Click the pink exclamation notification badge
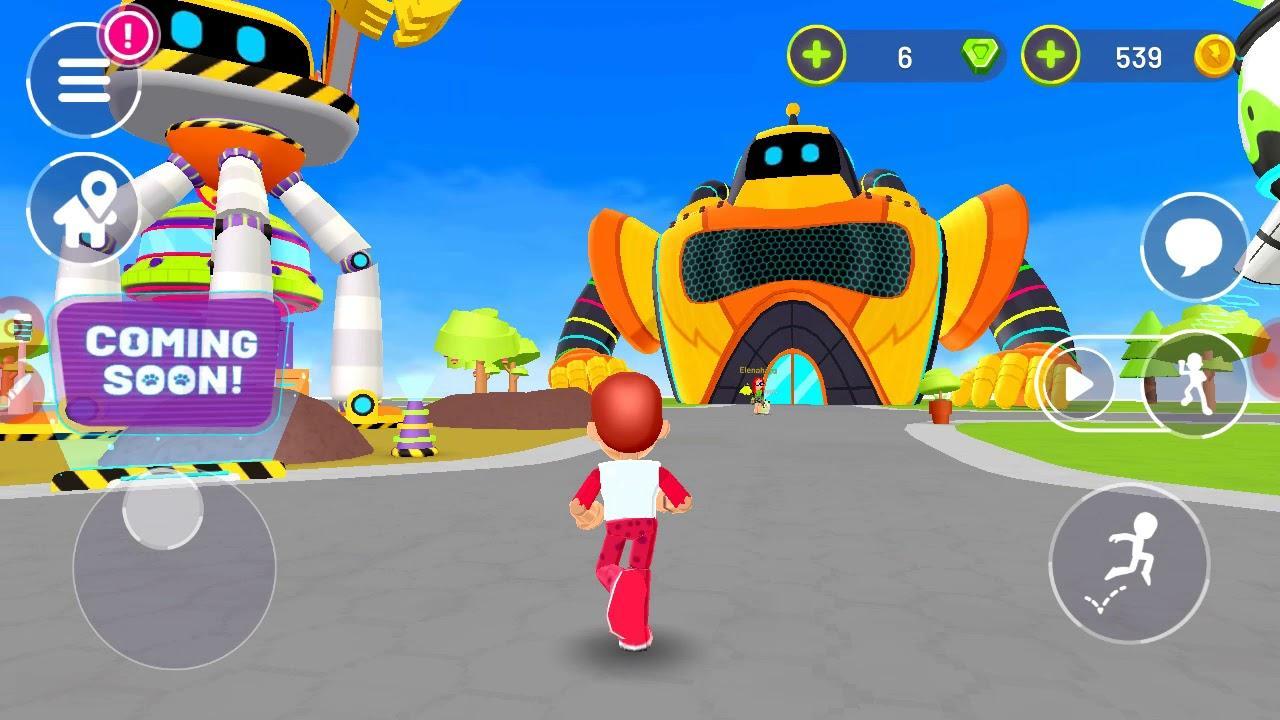 [x=129, y=36]
